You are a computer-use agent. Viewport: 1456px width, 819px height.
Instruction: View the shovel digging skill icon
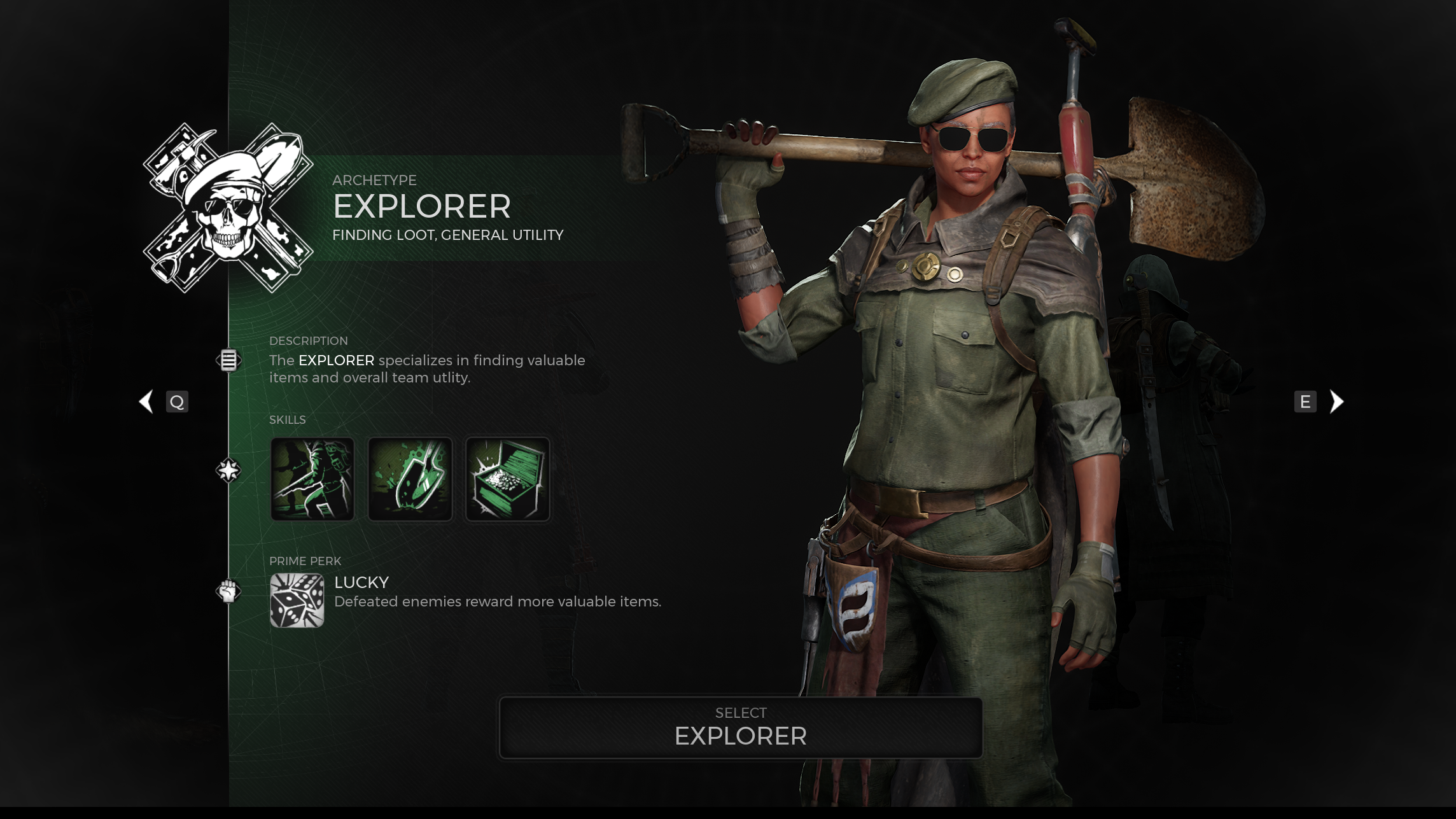pyautogui.click(x=410, y=479)
